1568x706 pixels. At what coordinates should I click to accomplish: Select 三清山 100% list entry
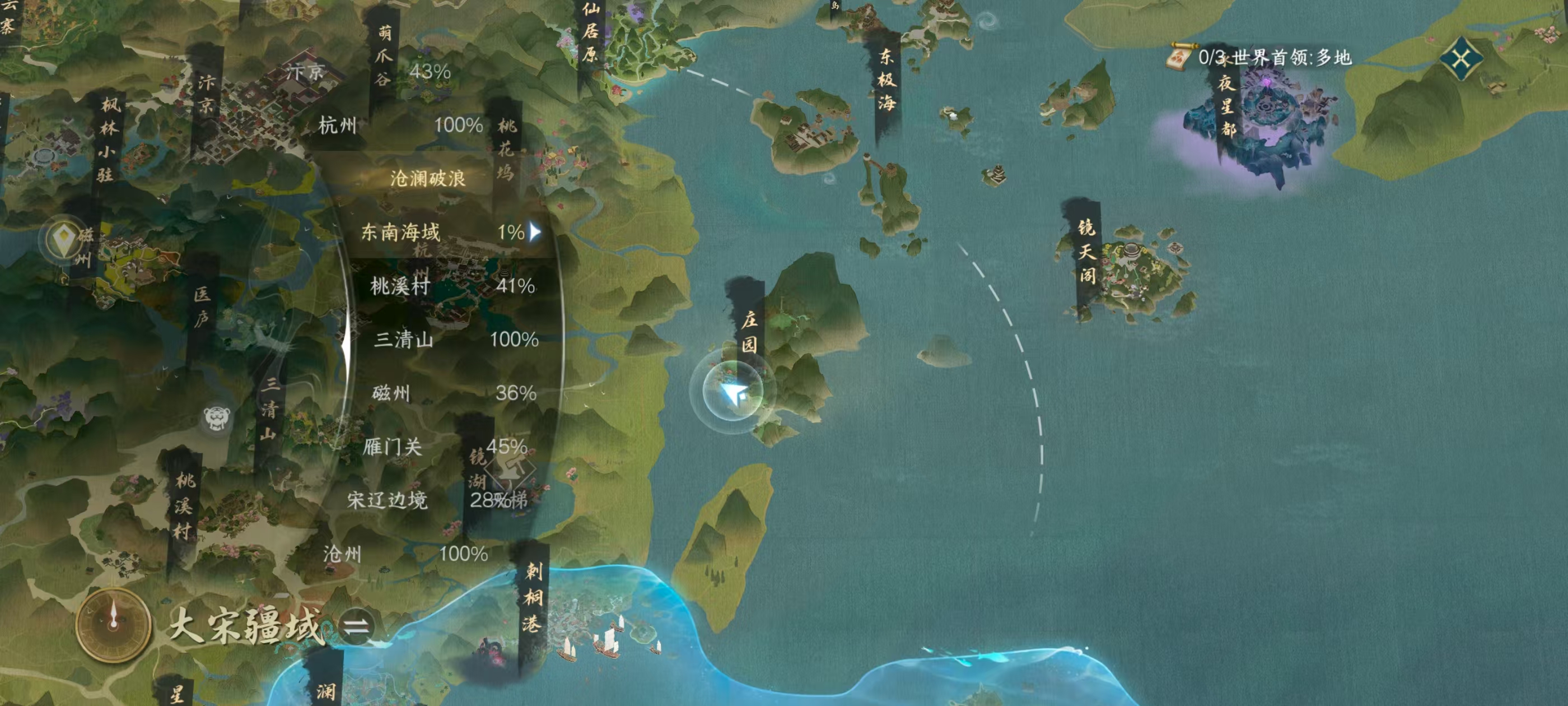tap(455, 340)
